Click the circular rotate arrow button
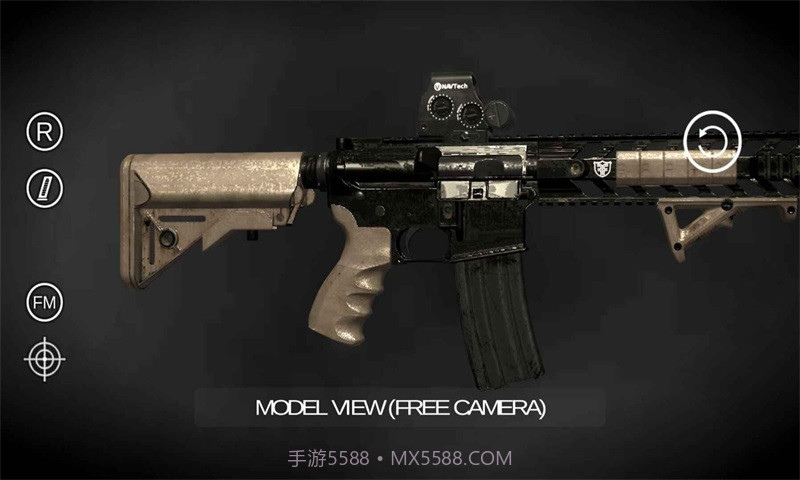Image resolution: width=800 pixels, height=480 pixels. [712, 141]
